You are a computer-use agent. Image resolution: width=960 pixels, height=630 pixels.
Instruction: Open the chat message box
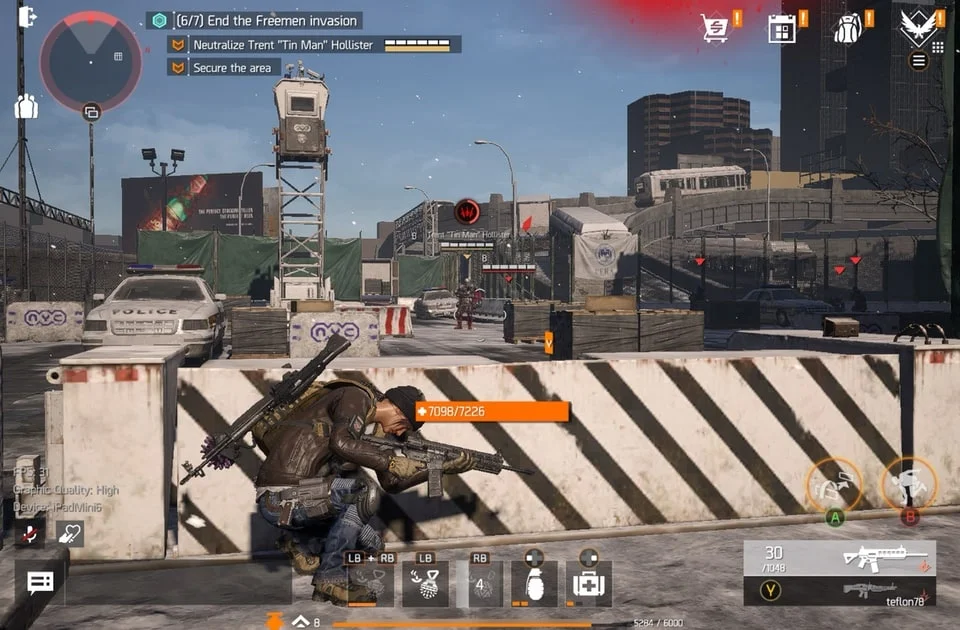point(40,583)
